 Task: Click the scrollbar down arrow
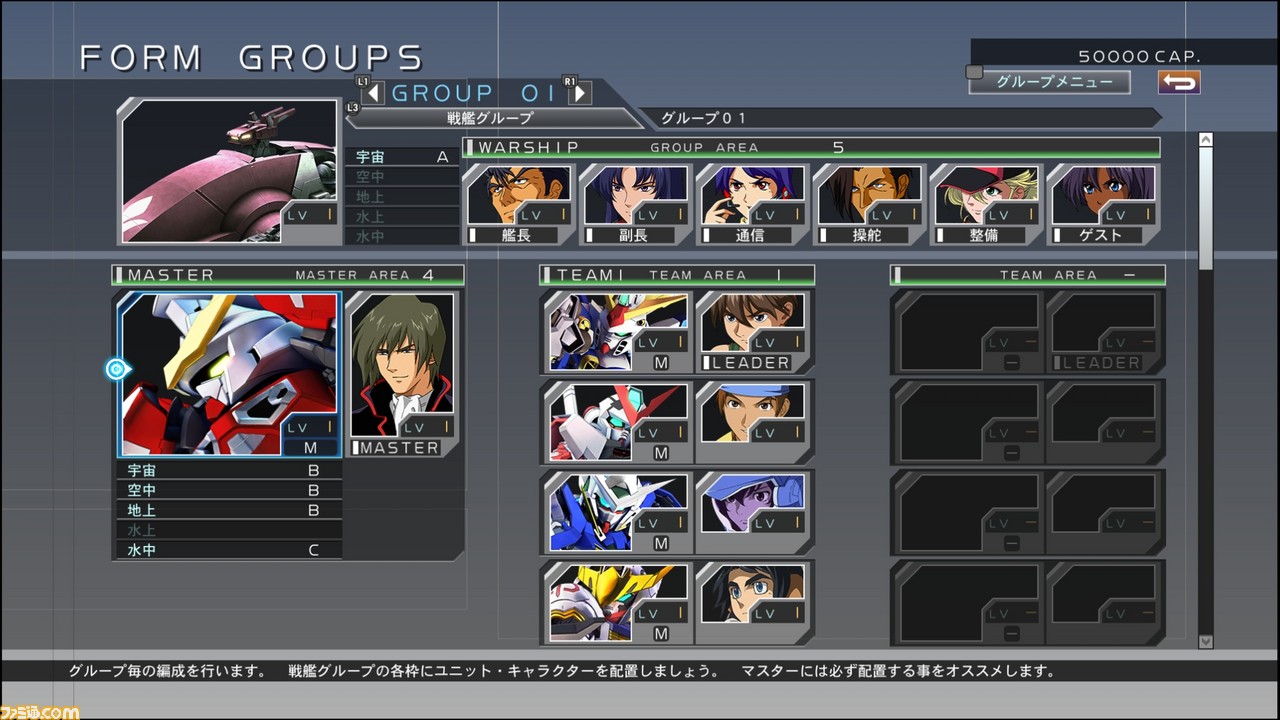point(1205,641)
